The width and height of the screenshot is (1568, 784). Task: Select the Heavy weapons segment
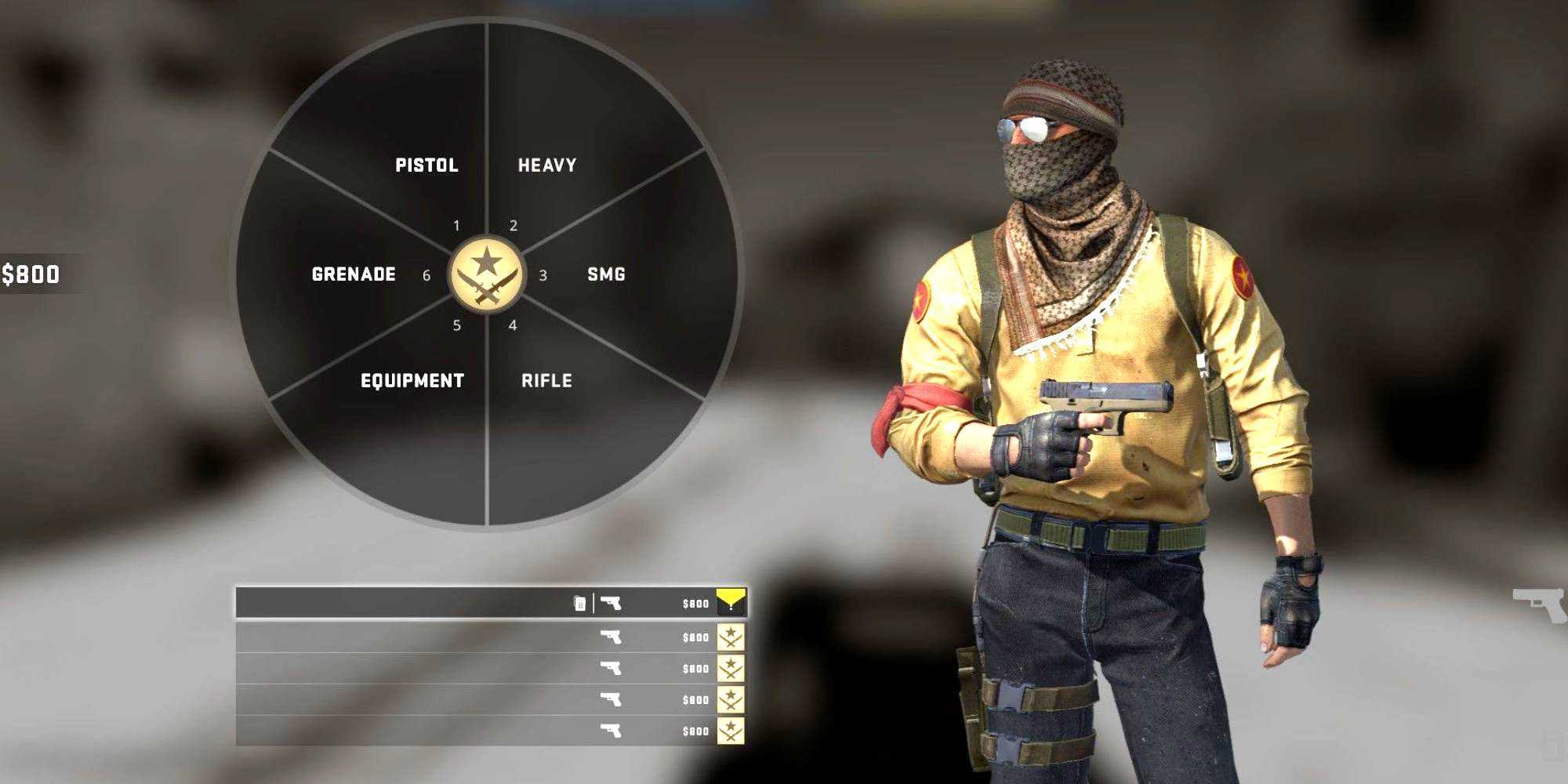(x=547, y=165)
